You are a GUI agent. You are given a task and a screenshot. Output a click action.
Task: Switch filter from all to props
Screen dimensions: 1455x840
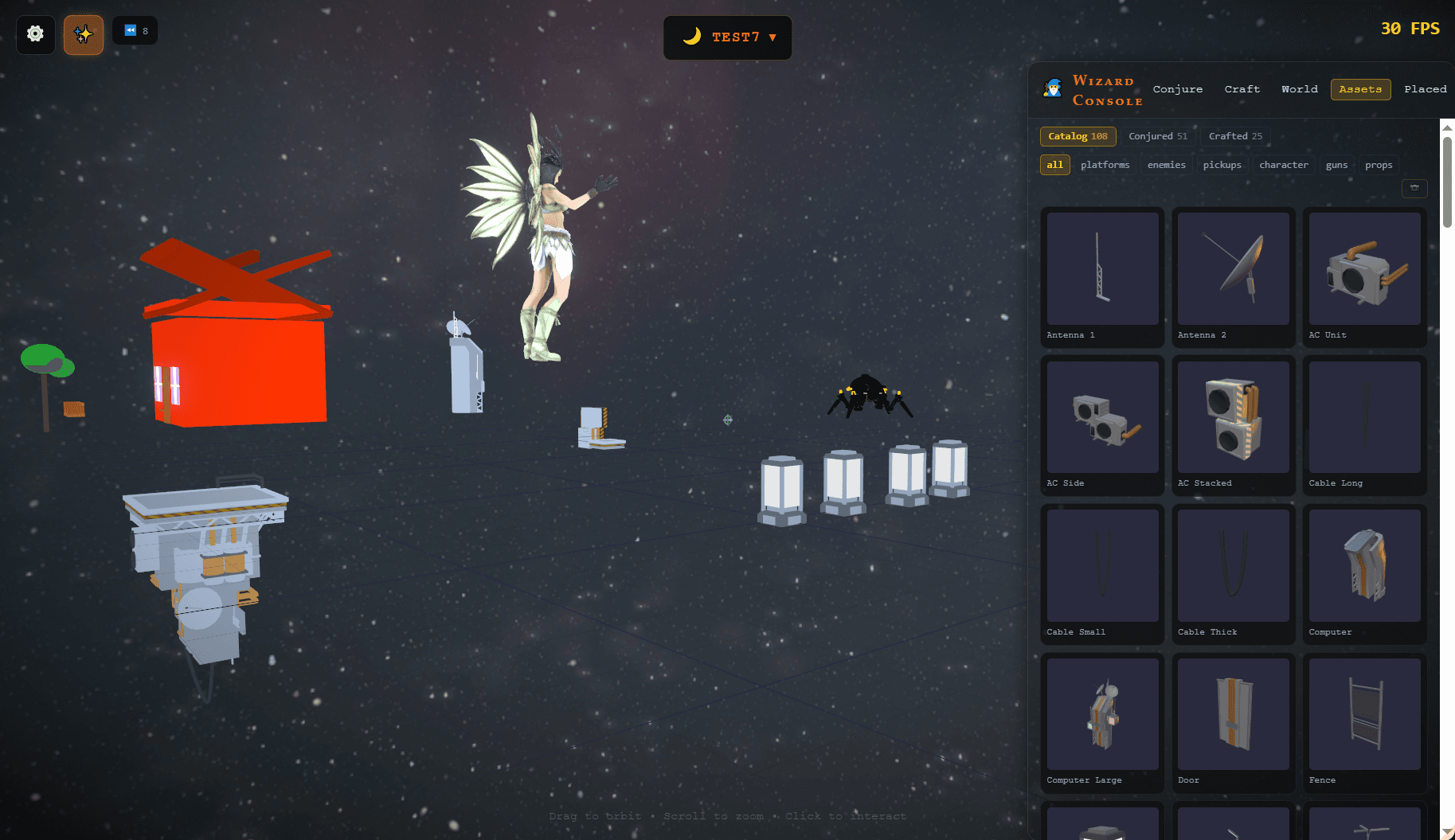[1379, 165]
